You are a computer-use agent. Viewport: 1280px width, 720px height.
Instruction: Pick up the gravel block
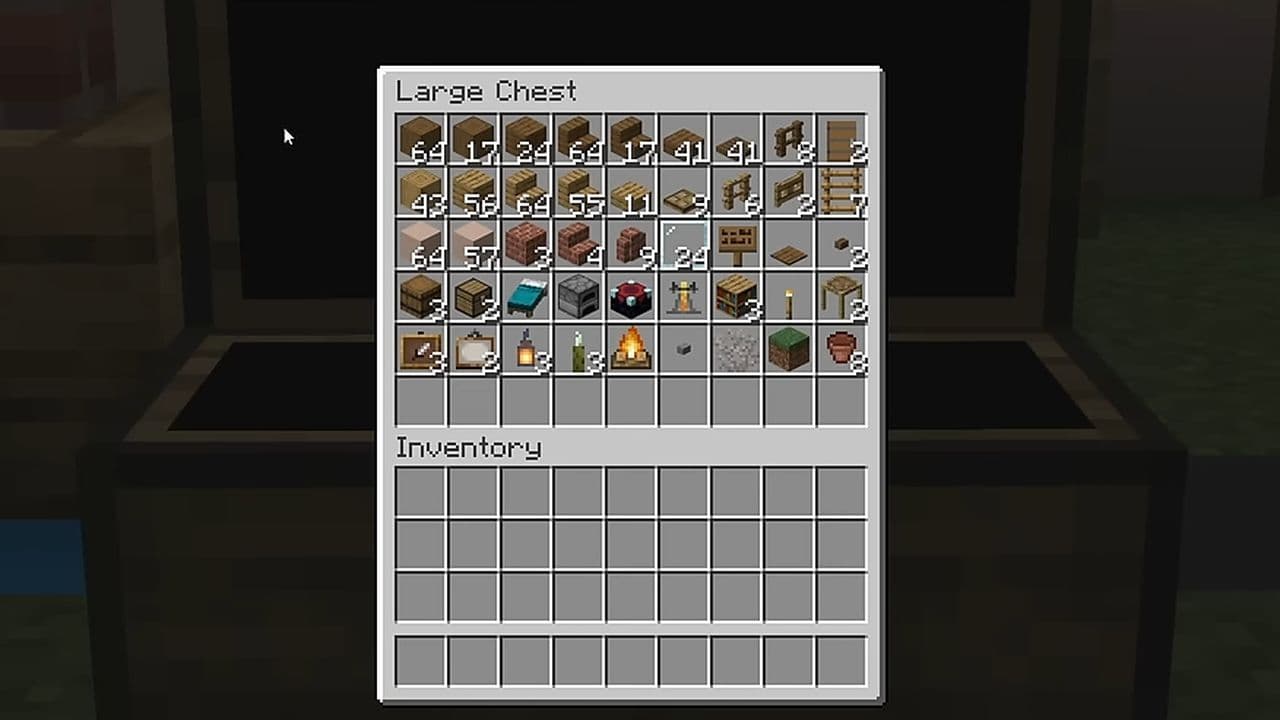pos(737,349)
